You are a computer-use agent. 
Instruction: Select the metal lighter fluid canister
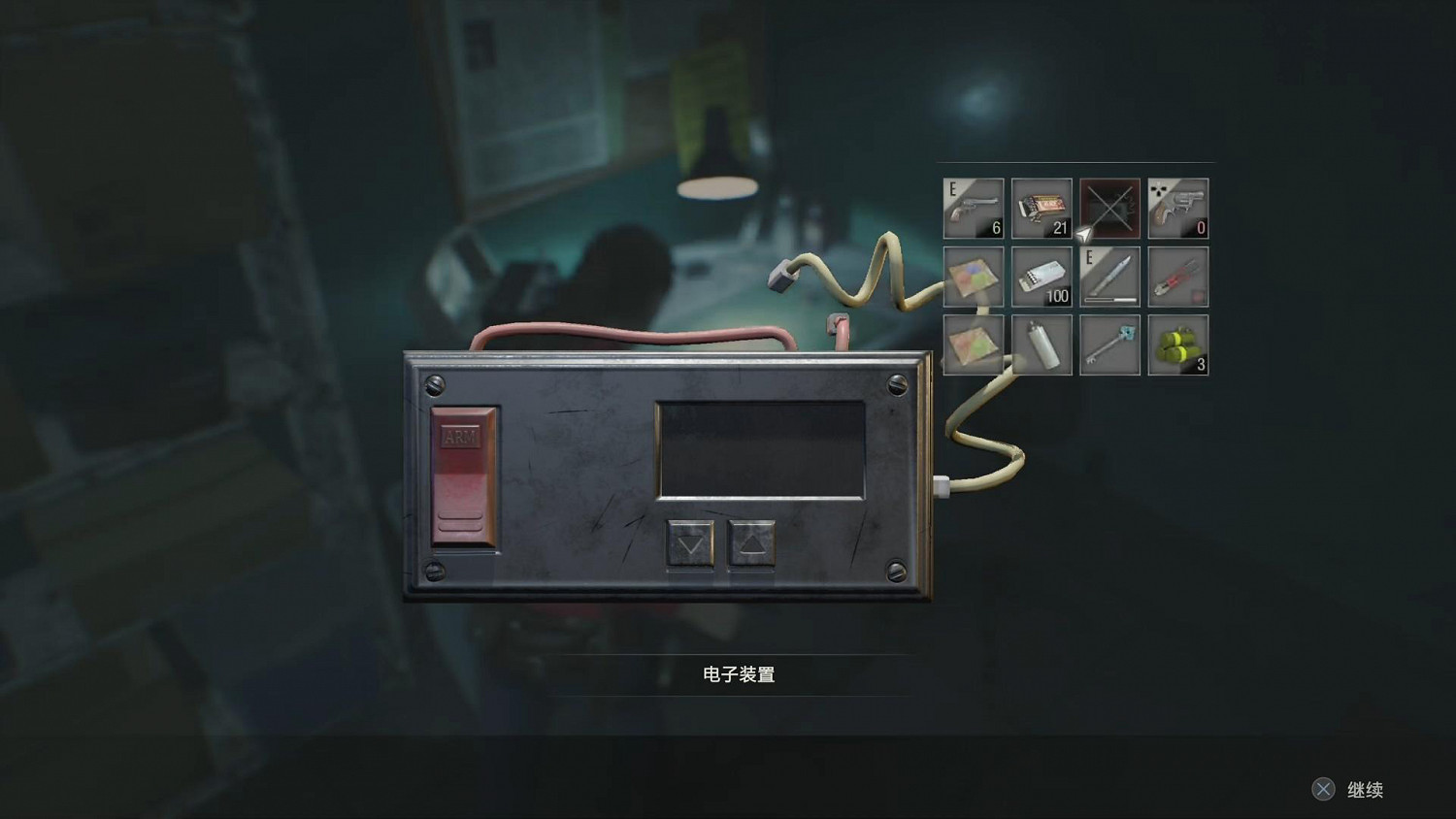tap(1041, 344)
